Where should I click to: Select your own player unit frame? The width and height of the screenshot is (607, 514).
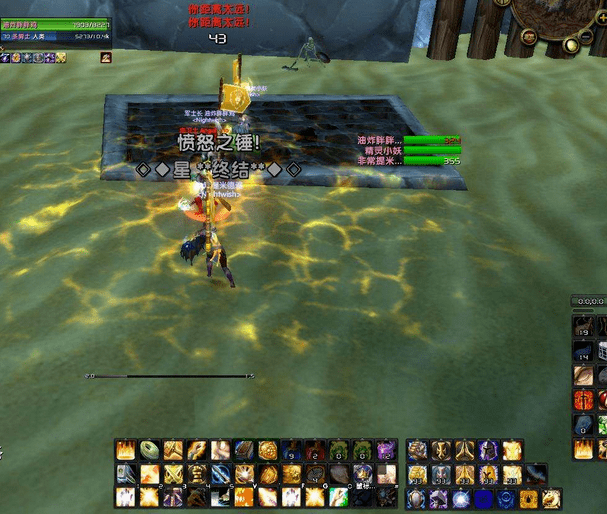point(55,25)
